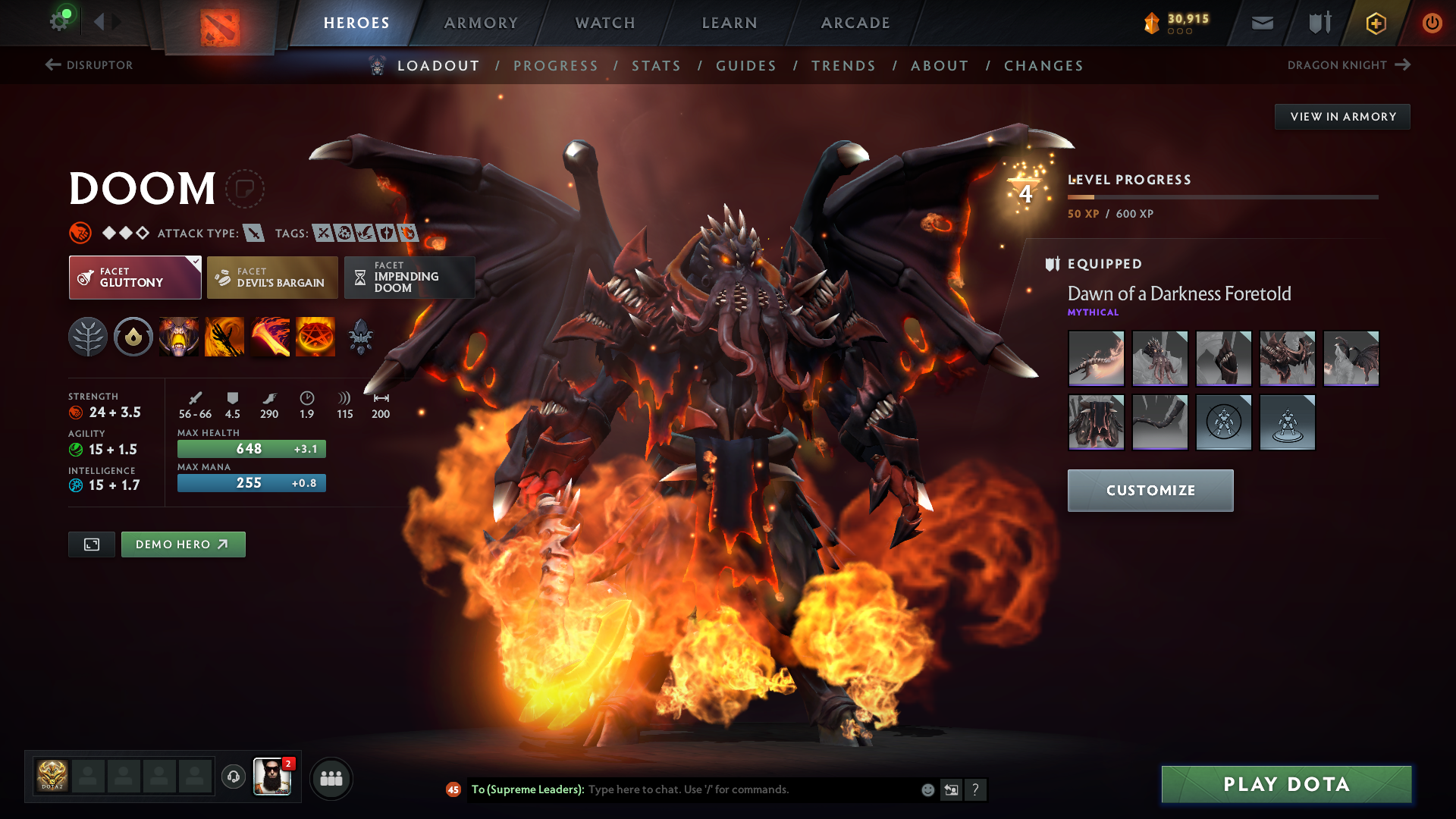Go to the Learn tab
Screen dimensions: 1456x819
tap(730, 23)
